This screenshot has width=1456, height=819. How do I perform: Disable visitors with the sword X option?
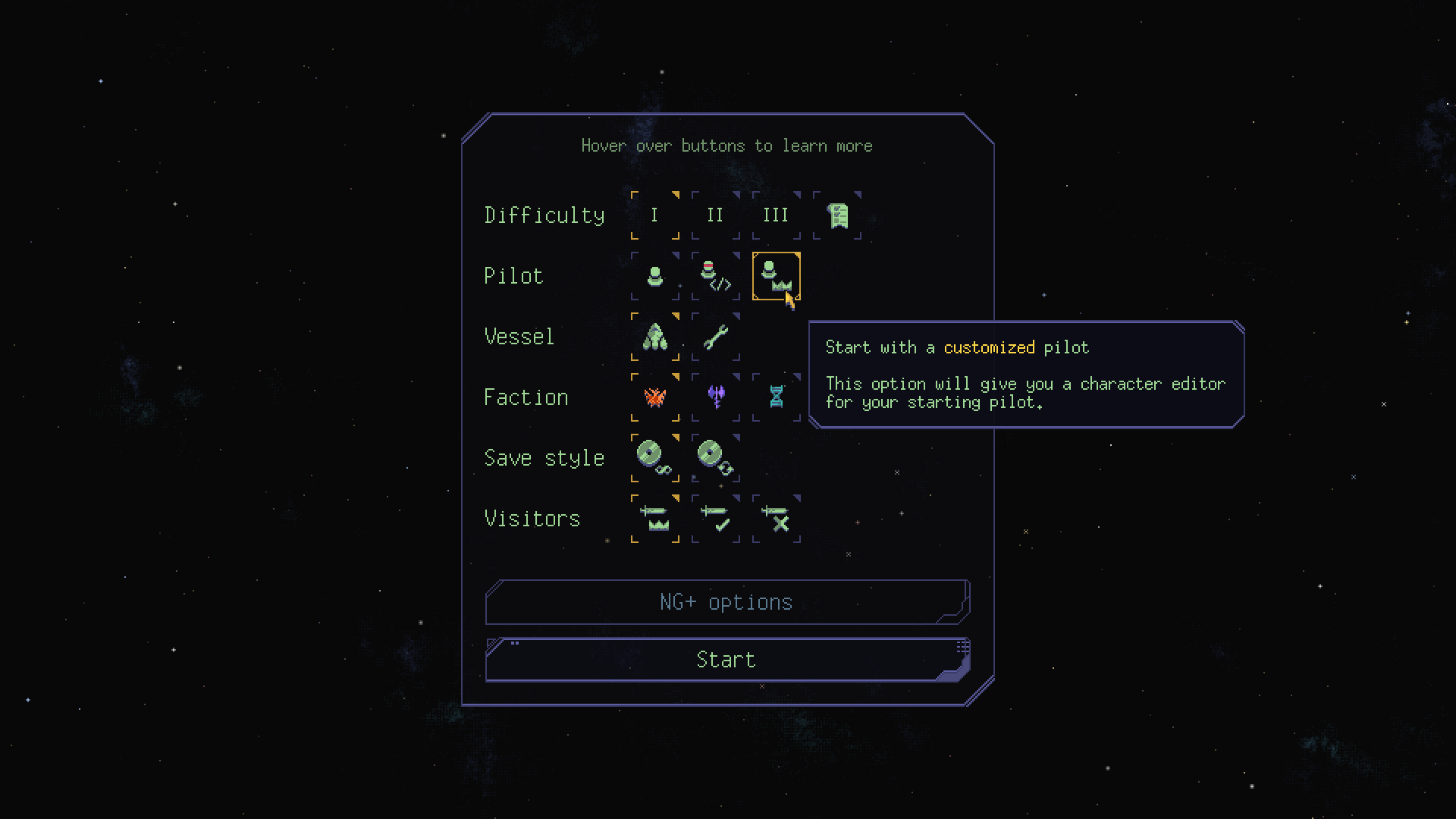point(776,519)
